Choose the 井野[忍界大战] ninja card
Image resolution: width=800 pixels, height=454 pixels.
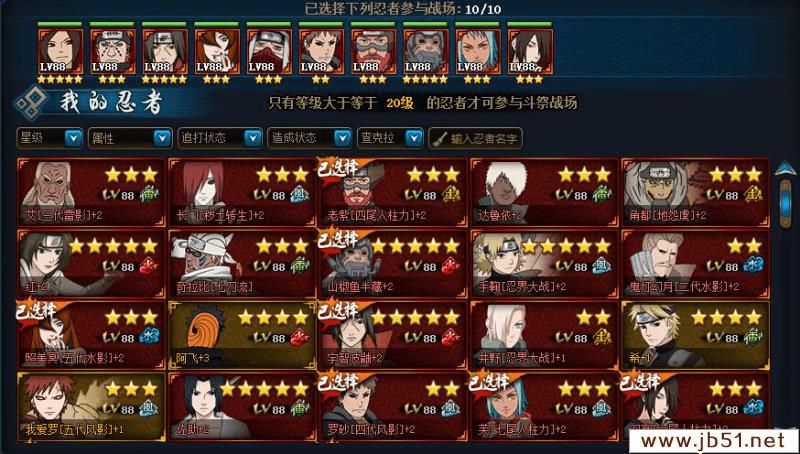pos(542,332)
